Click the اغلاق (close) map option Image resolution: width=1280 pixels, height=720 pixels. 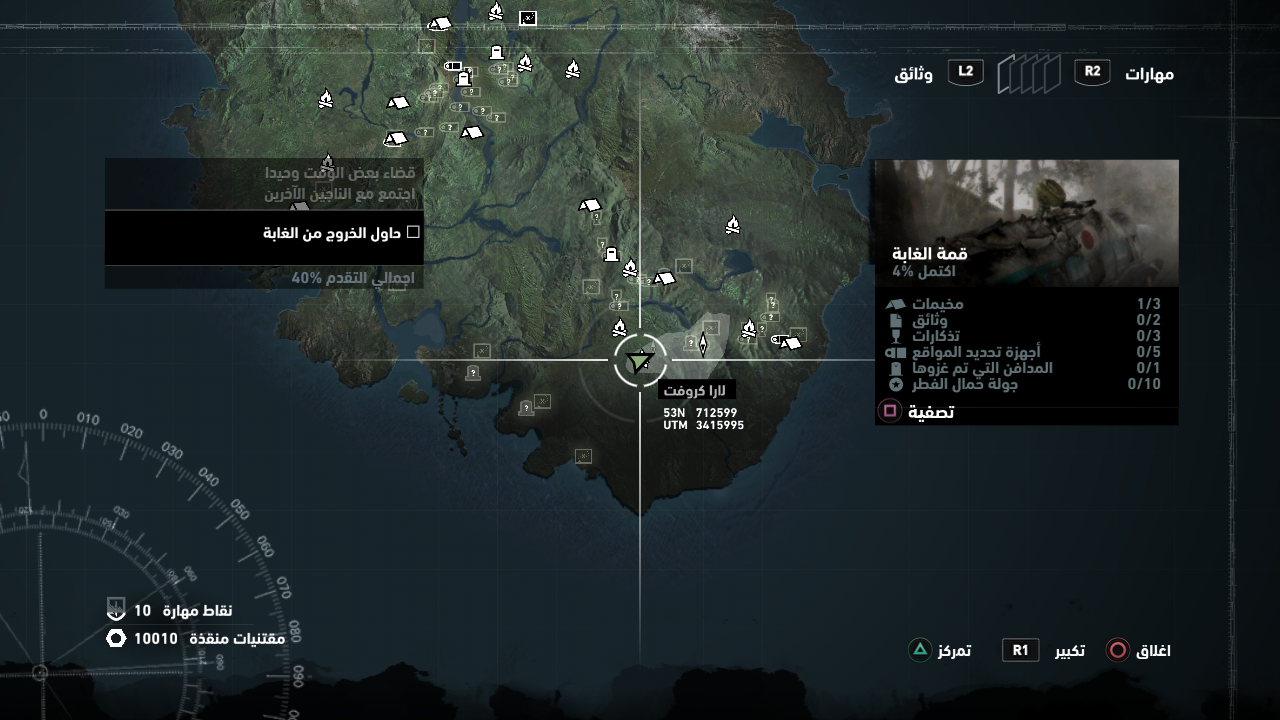click(x=1138, y=651)
